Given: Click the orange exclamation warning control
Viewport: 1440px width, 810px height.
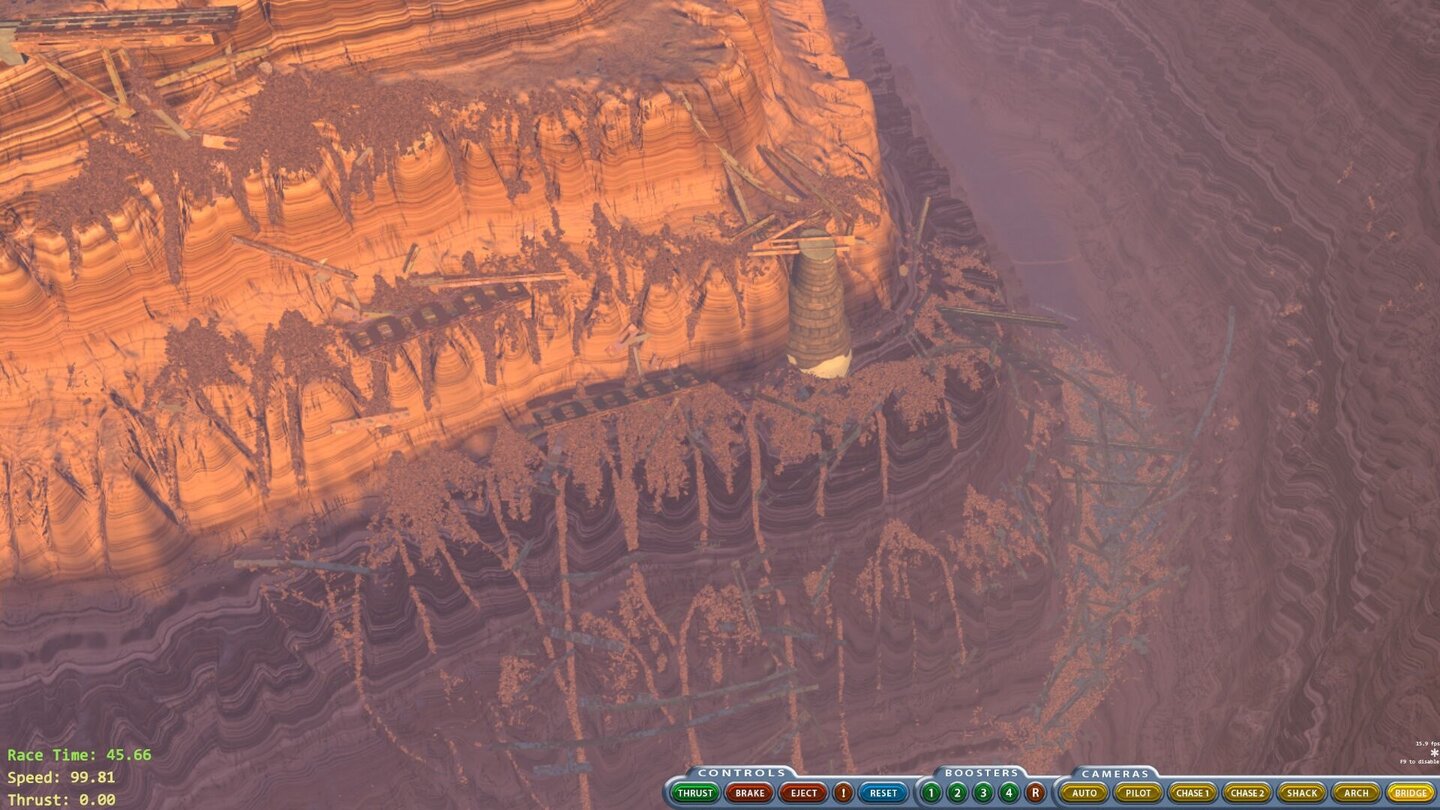Looking at the screenshot, I should click(x=841, y=792).
